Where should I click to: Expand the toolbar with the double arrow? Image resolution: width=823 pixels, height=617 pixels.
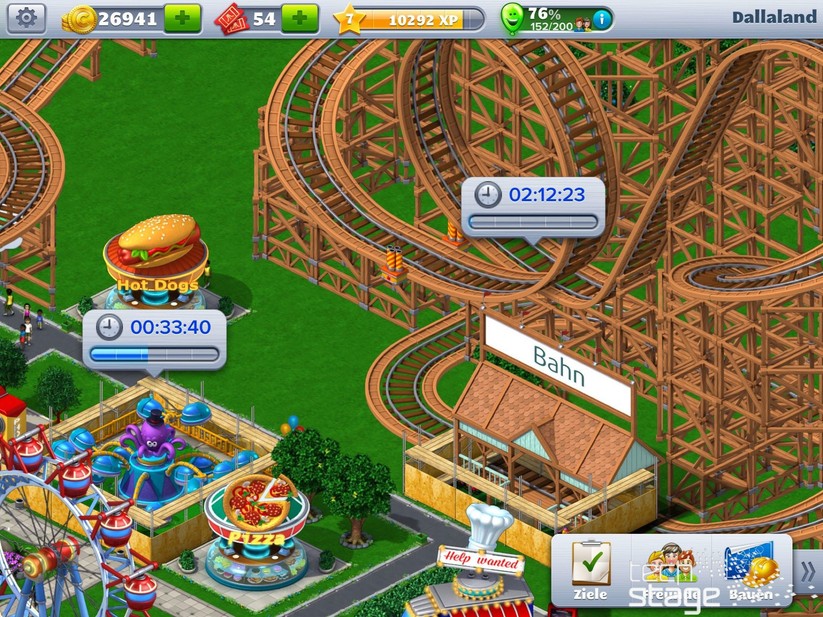[808, 571]
